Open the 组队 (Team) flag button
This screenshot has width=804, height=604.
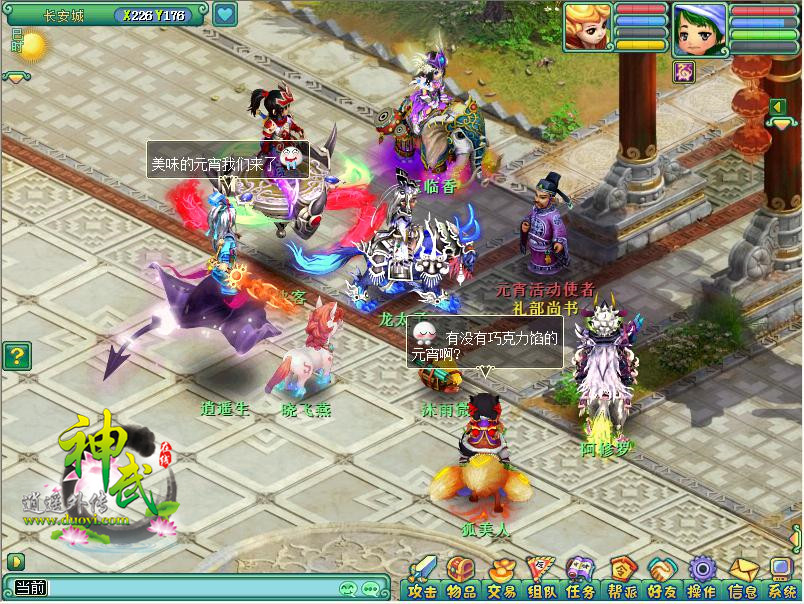tap(541, 580)
